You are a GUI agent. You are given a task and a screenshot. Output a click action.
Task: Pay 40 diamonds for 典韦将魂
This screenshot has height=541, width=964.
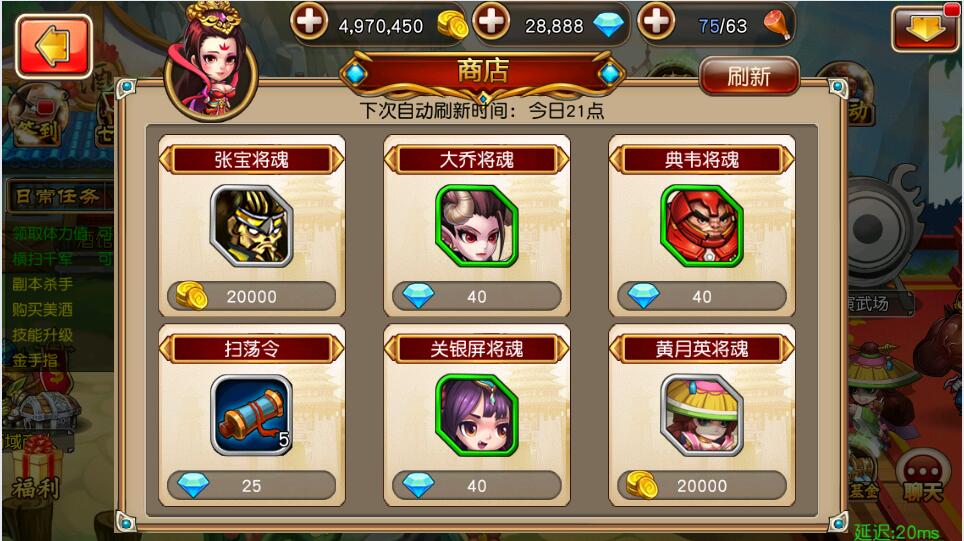[x=702, y=296]
